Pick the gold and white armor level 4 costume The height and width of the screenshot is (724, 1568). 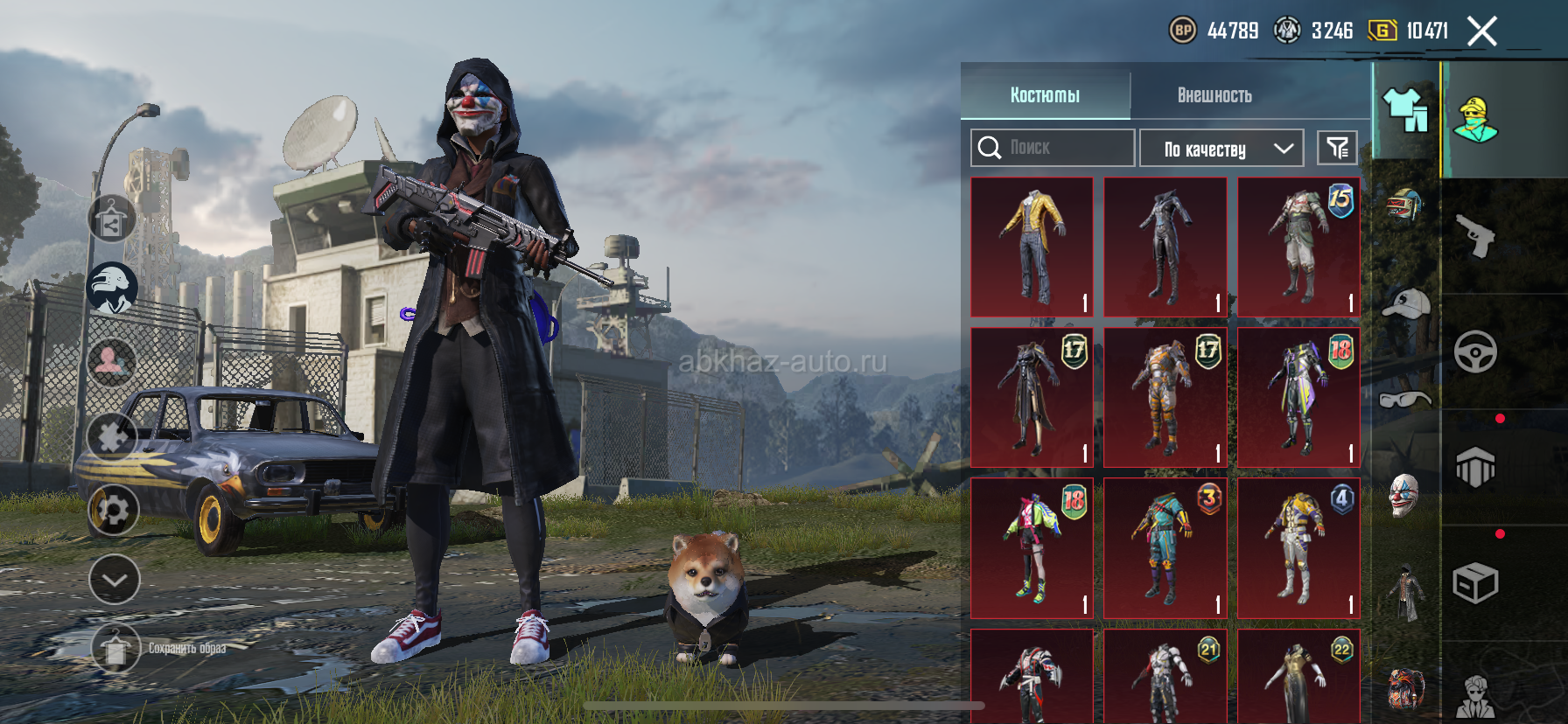[1298, 548]
